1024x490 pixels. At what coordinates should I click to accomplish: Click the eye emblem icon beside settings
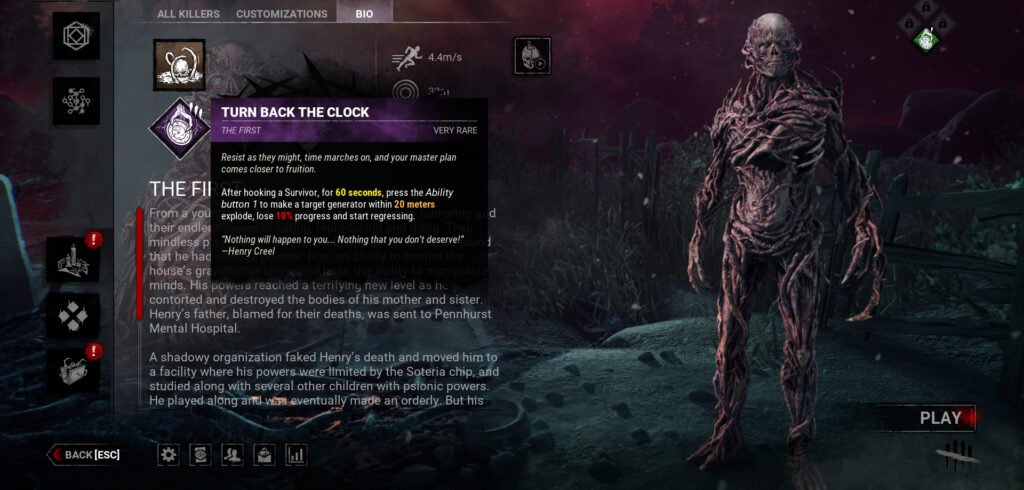tap(201, 455)
